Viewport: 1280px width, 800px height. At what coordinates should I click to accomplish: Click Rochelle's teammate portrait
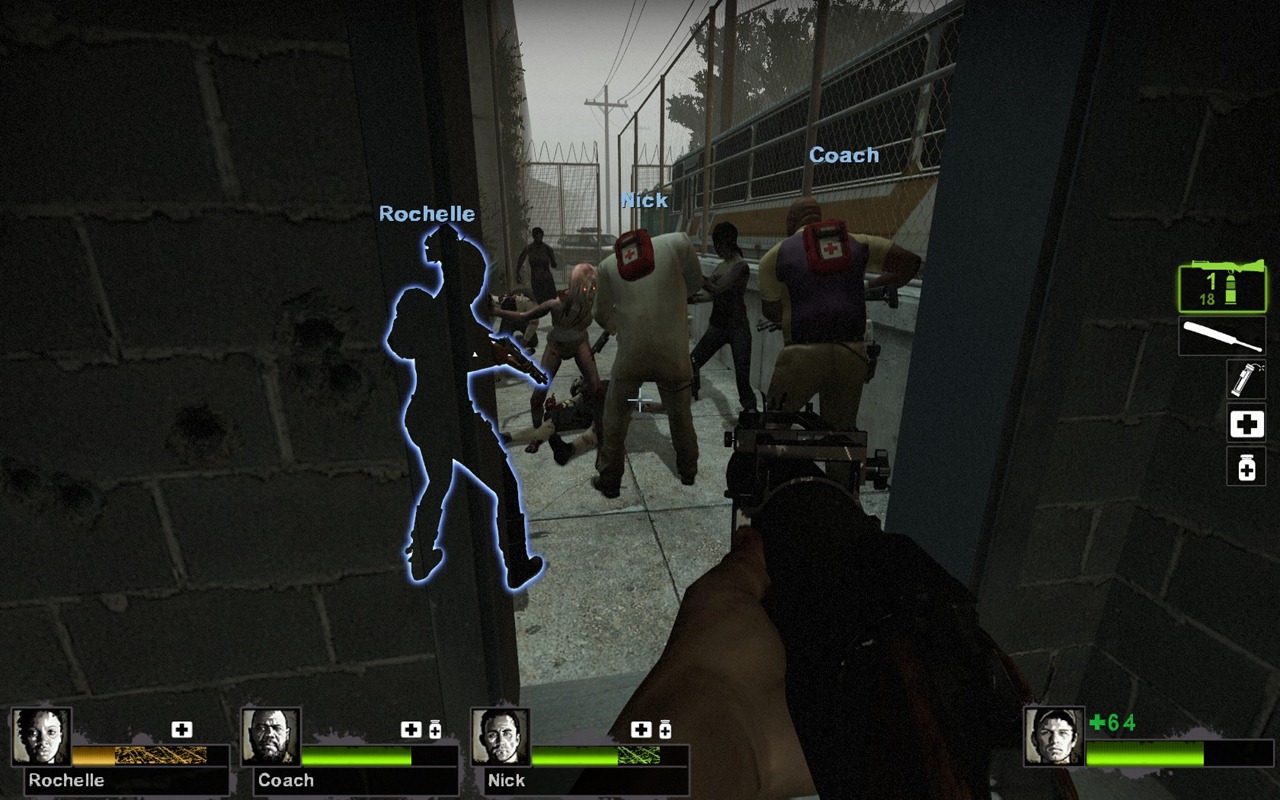[41, 738]
